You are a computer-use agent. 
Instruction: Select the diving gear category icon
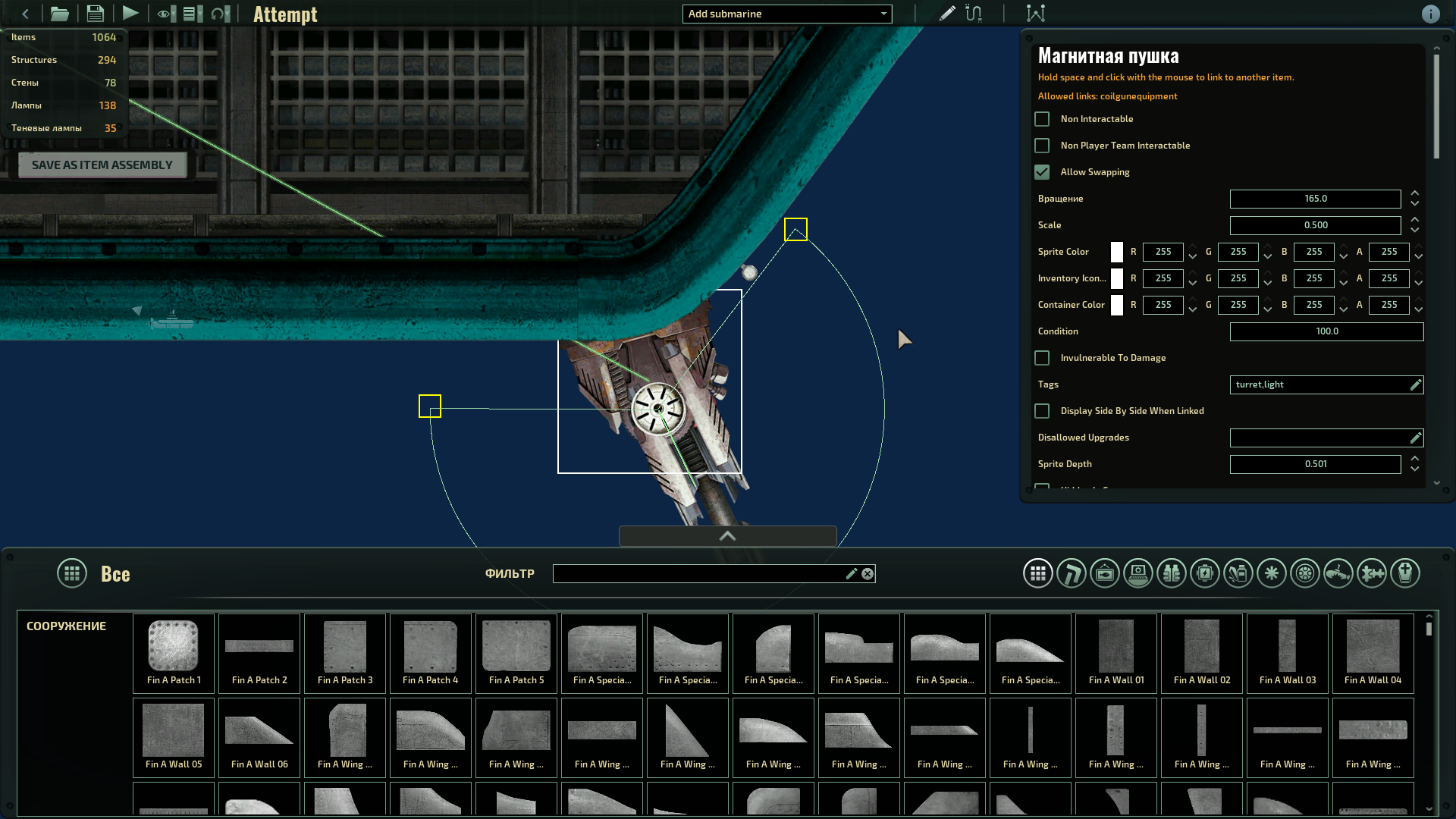[1172, 573]
